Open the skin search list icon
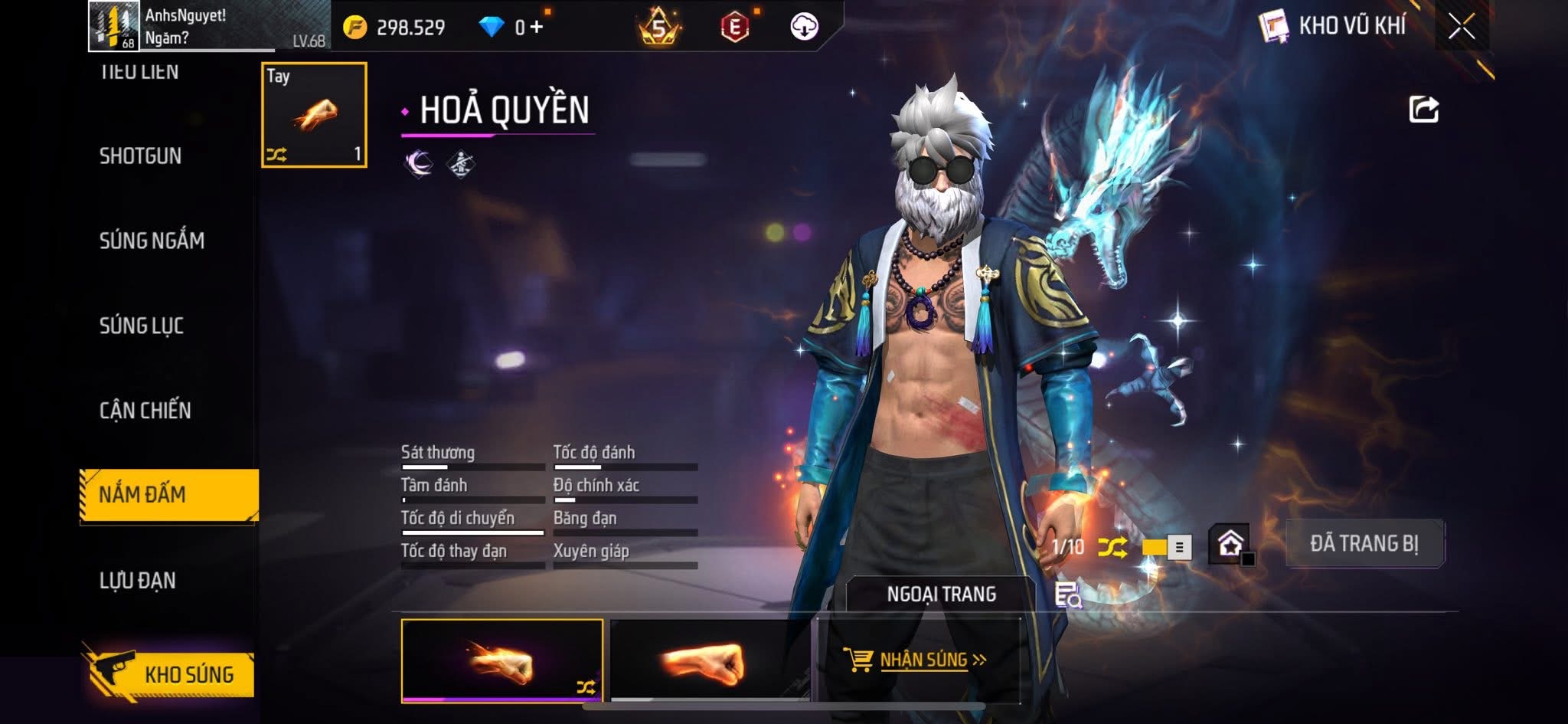The image size is (1568, 724). pos(1067,595)
